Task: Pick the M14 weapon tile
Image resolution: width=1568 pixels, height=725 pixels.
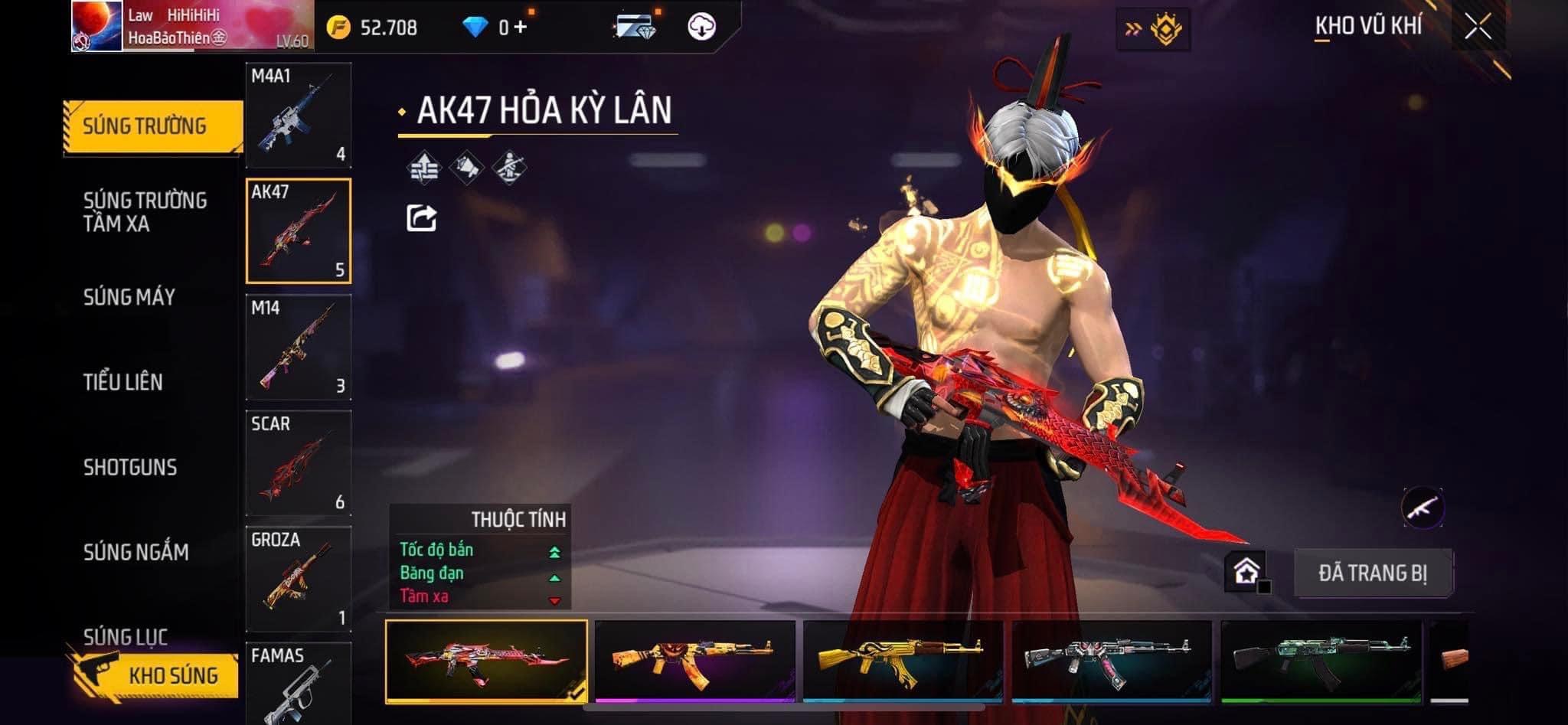Action: click(299, 347)
